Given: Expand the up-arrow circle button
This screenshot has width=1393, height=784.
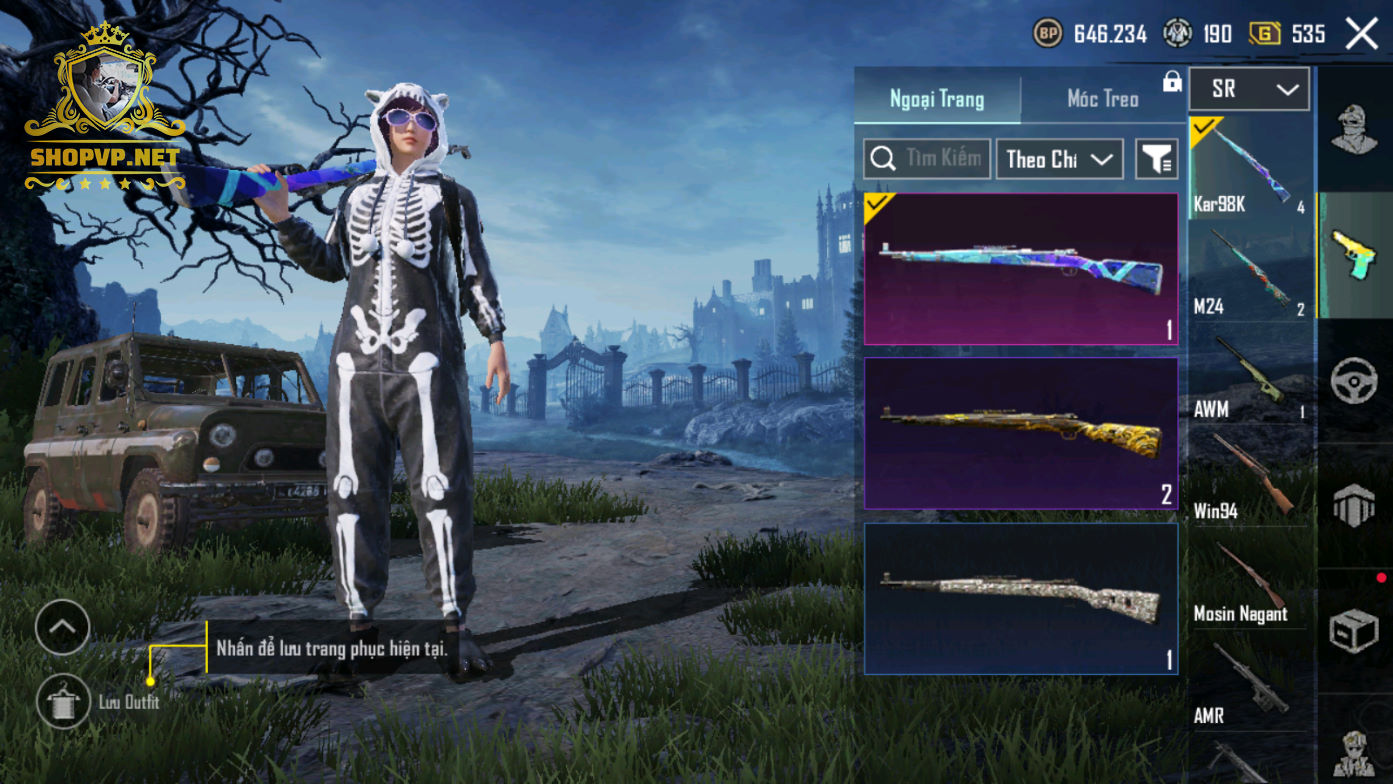Looking at the screenshot, I should 62,627.
